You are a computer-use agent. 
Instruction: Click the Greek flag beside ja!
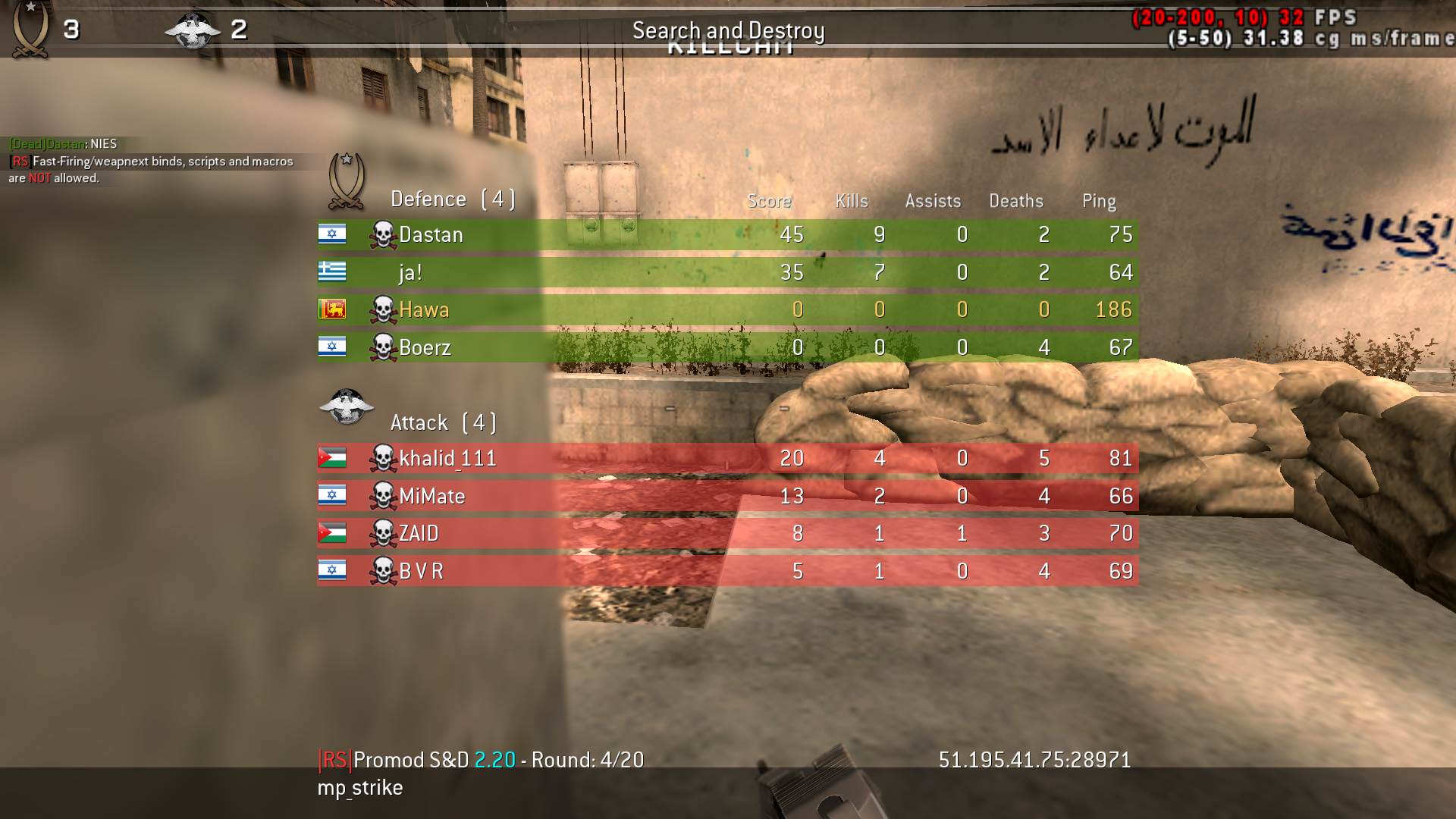point(331,271)
